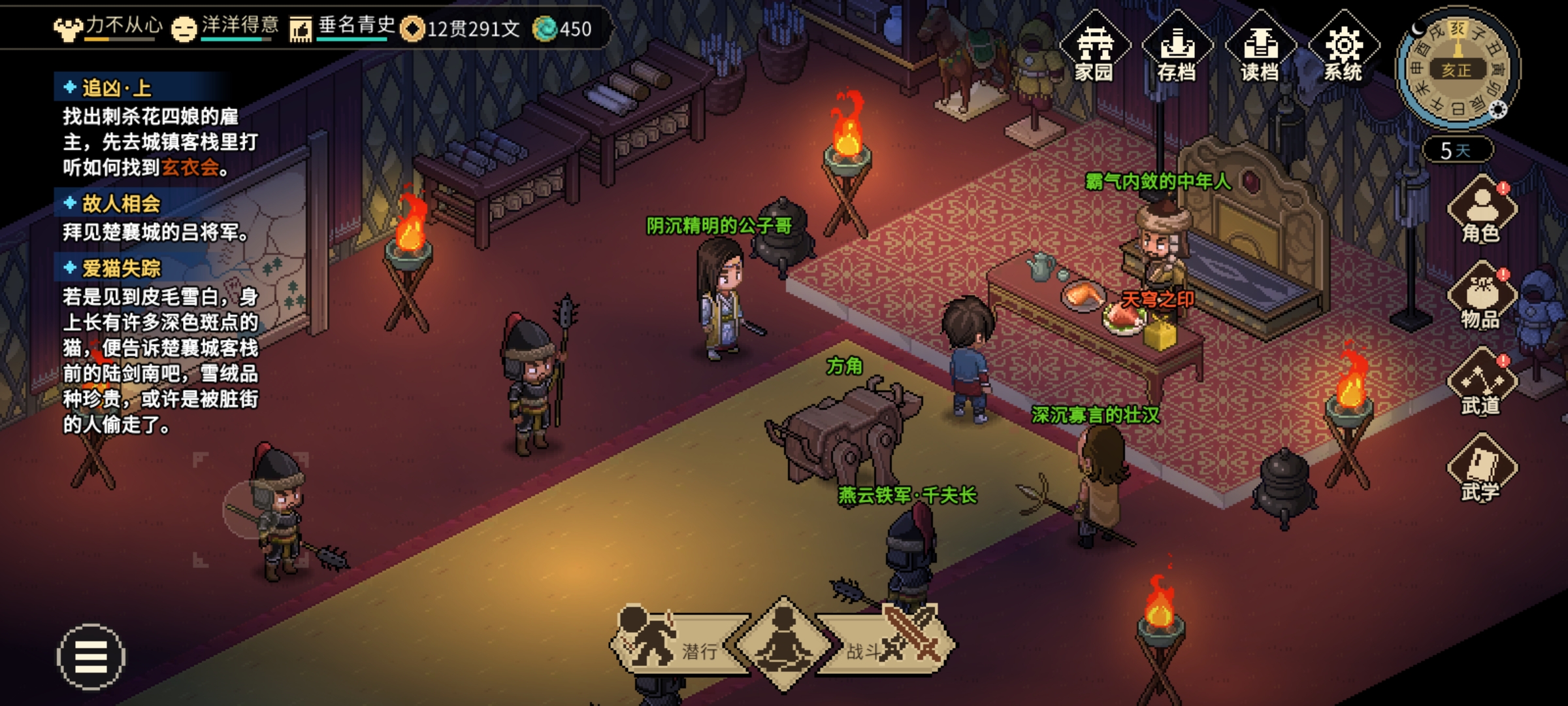Save the game with 存档
This screenshot has height=706, width=1568.
(x=1177, y=49)
